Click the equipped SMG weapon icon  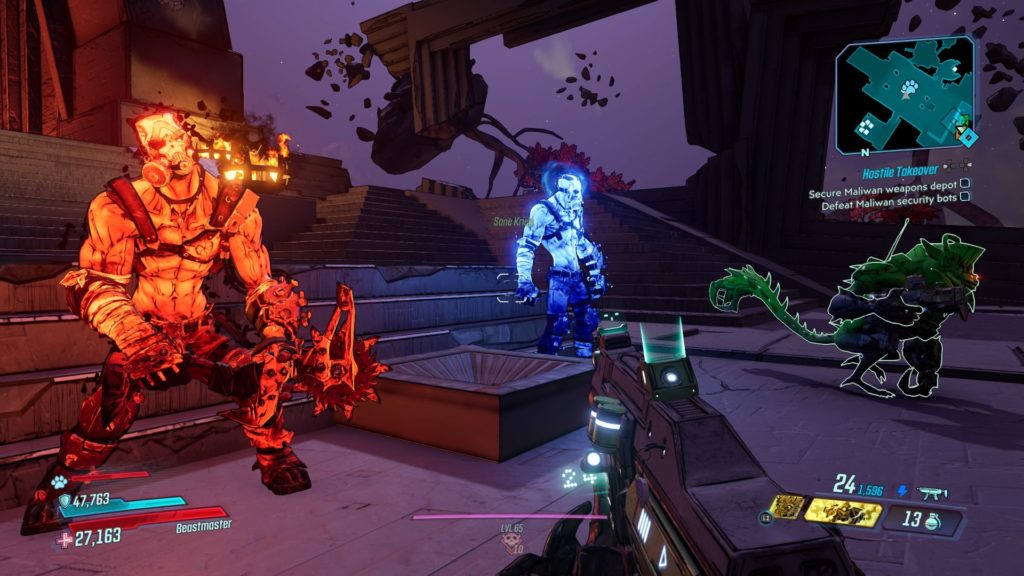pyautogui.click(x=930, y=492)
